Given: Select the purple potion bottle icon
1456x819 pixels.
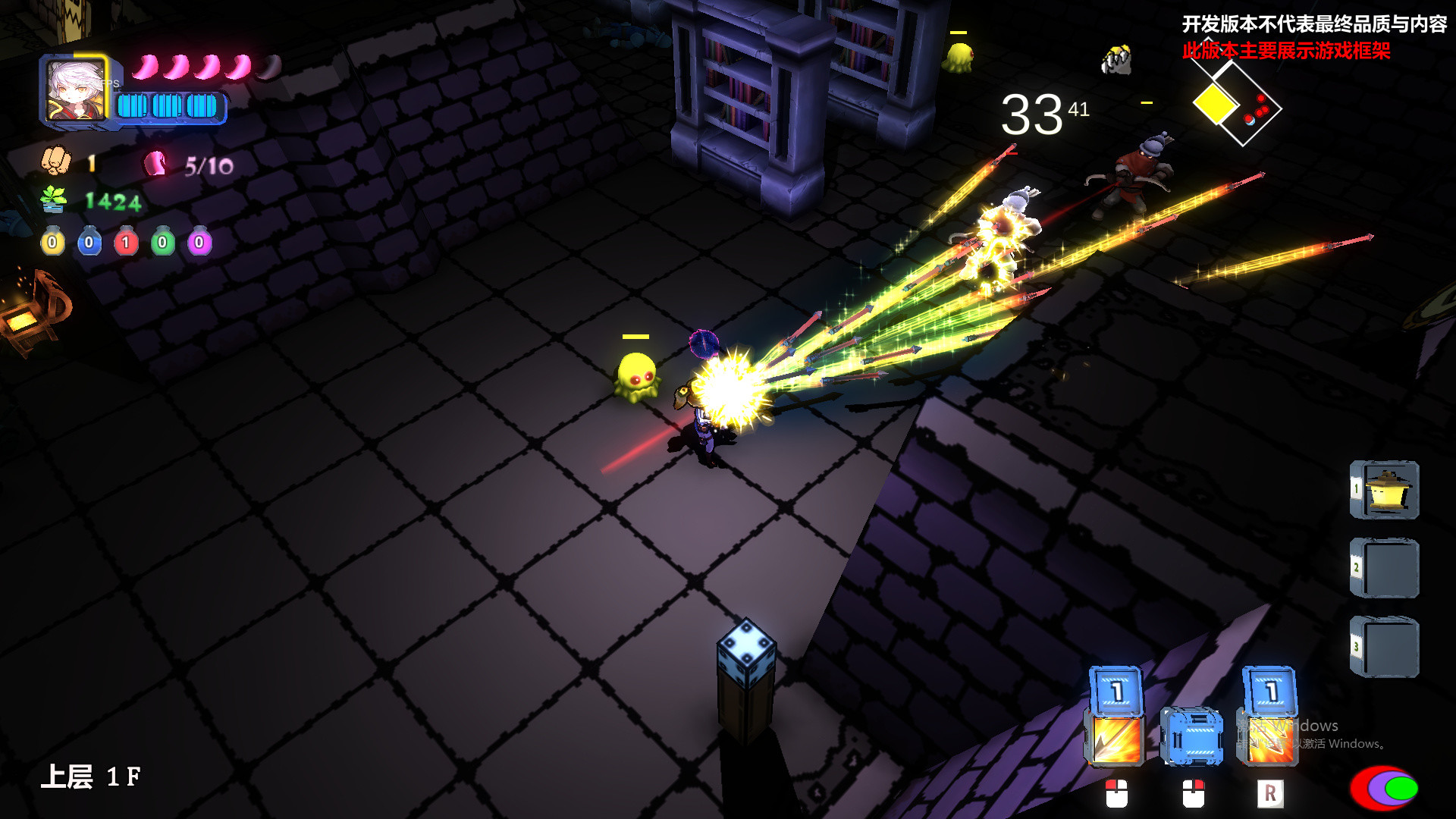Looking at the screenshot, I should [x=199, y=241].
